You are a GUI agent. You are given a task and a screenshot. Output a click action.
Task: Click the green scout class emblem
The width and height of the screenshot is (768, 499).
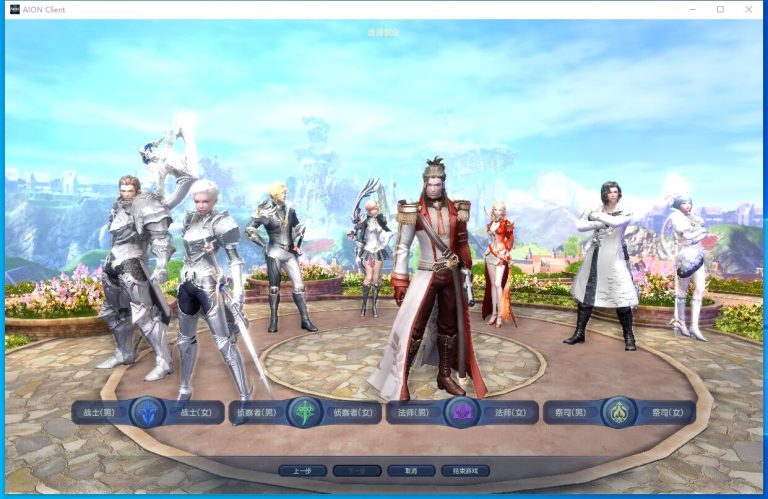coord(305,412)
